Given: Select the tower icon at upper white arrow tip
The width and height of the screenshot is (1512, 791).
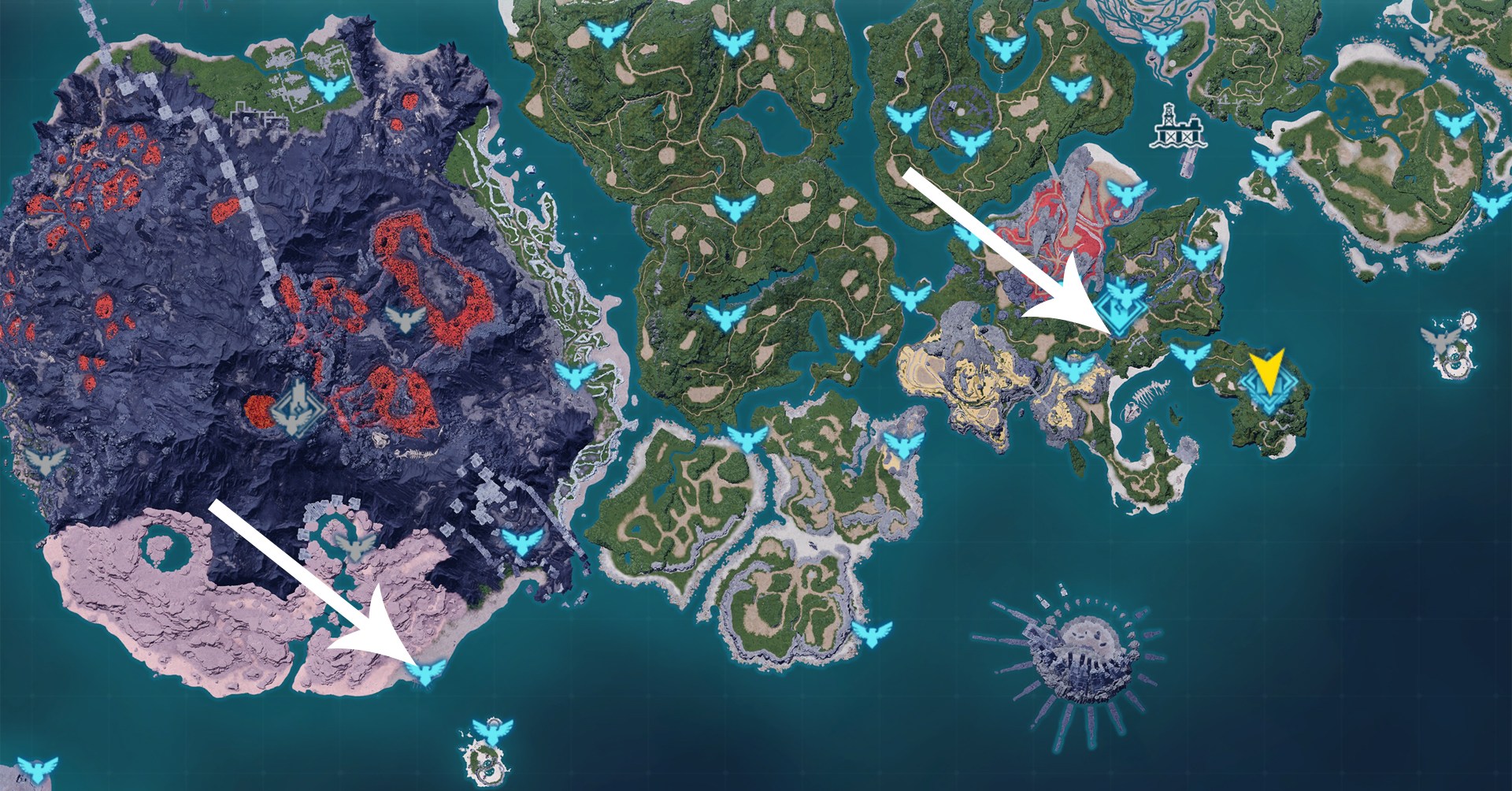Looking at the screenshot, I should tap(1125, 303).
